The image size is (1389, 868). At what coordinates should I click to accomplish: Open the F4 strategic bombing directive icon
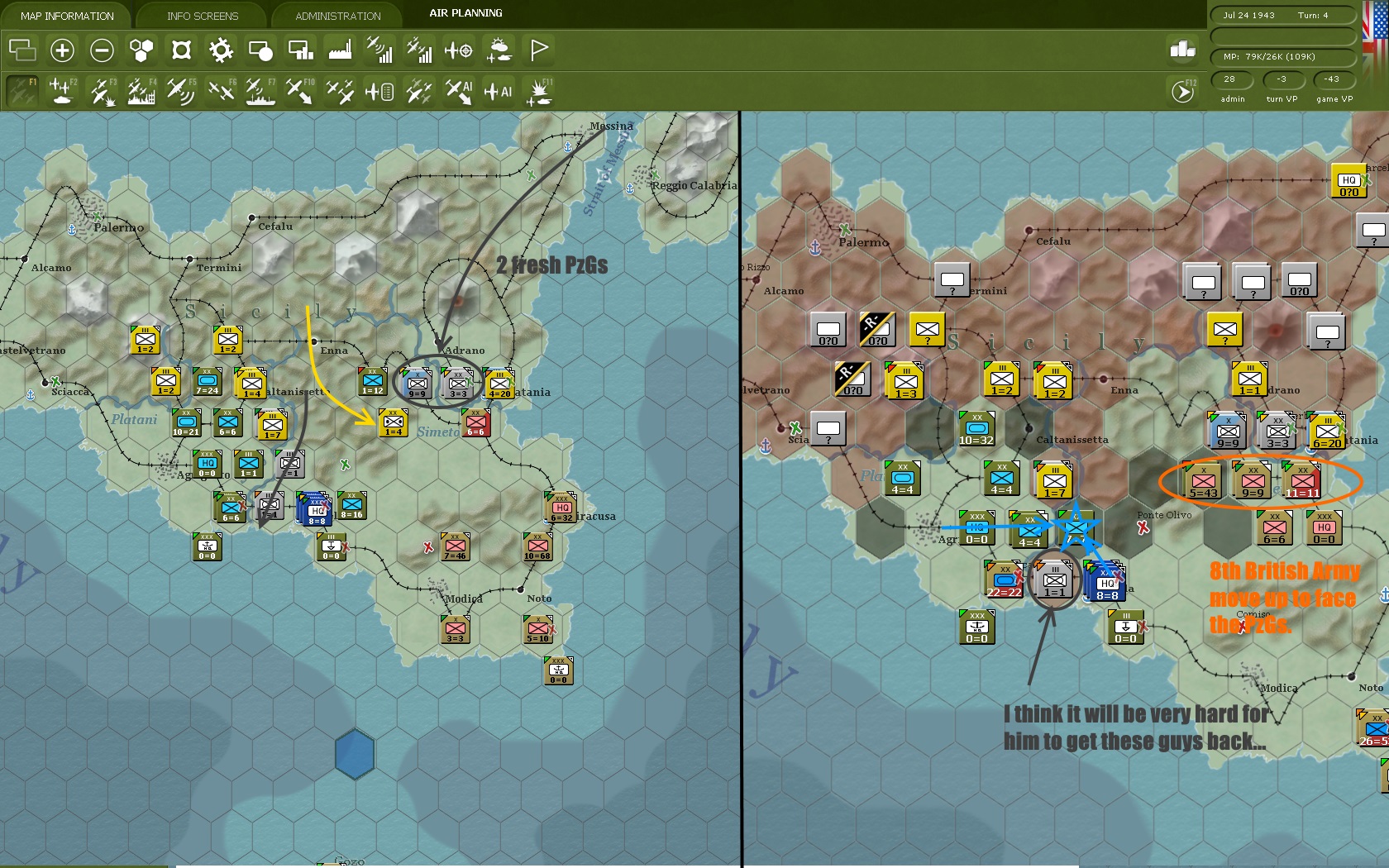[x=140, y=91]
